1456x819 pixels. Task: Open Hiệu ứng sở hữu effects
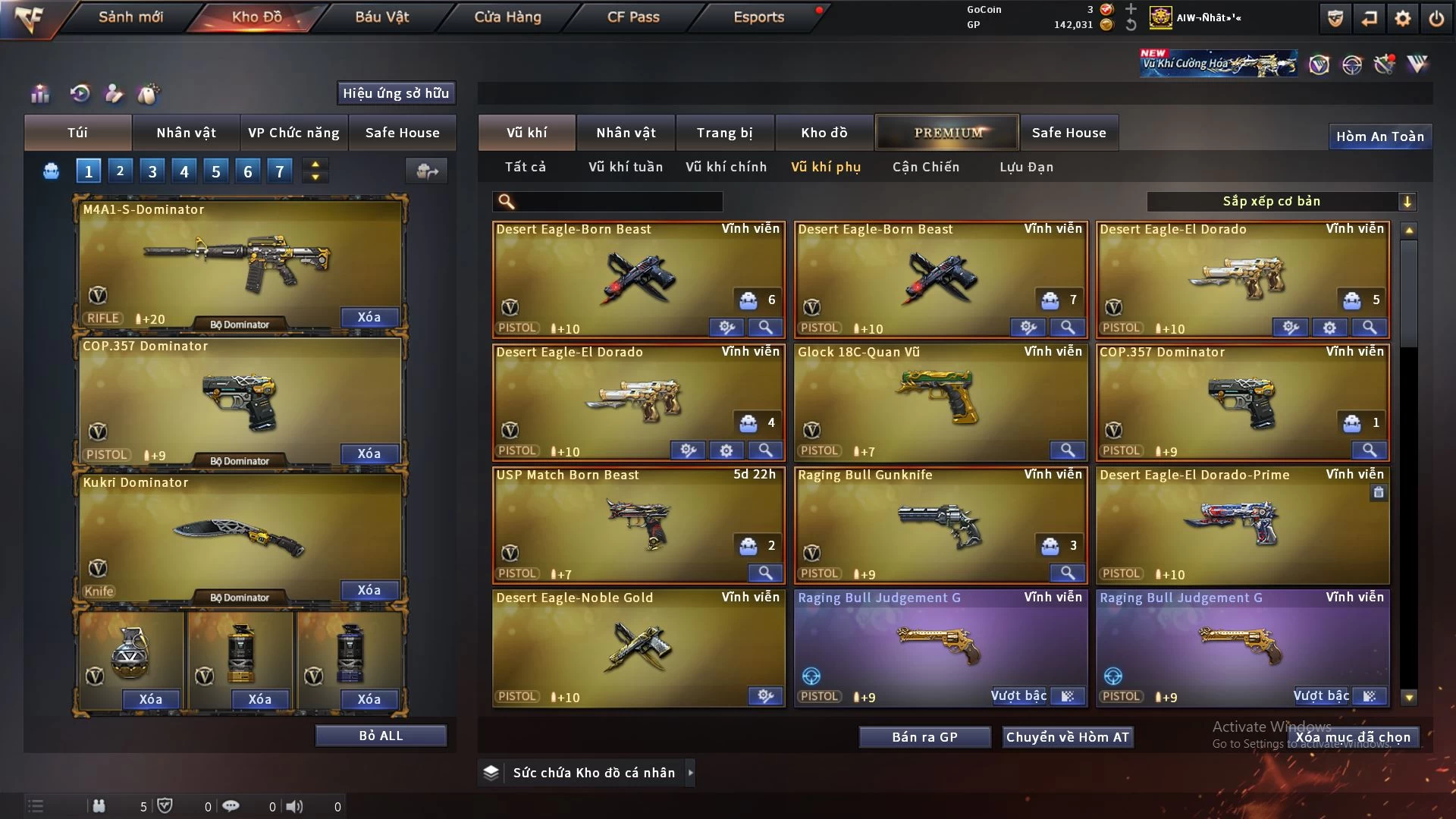(396, 93)
